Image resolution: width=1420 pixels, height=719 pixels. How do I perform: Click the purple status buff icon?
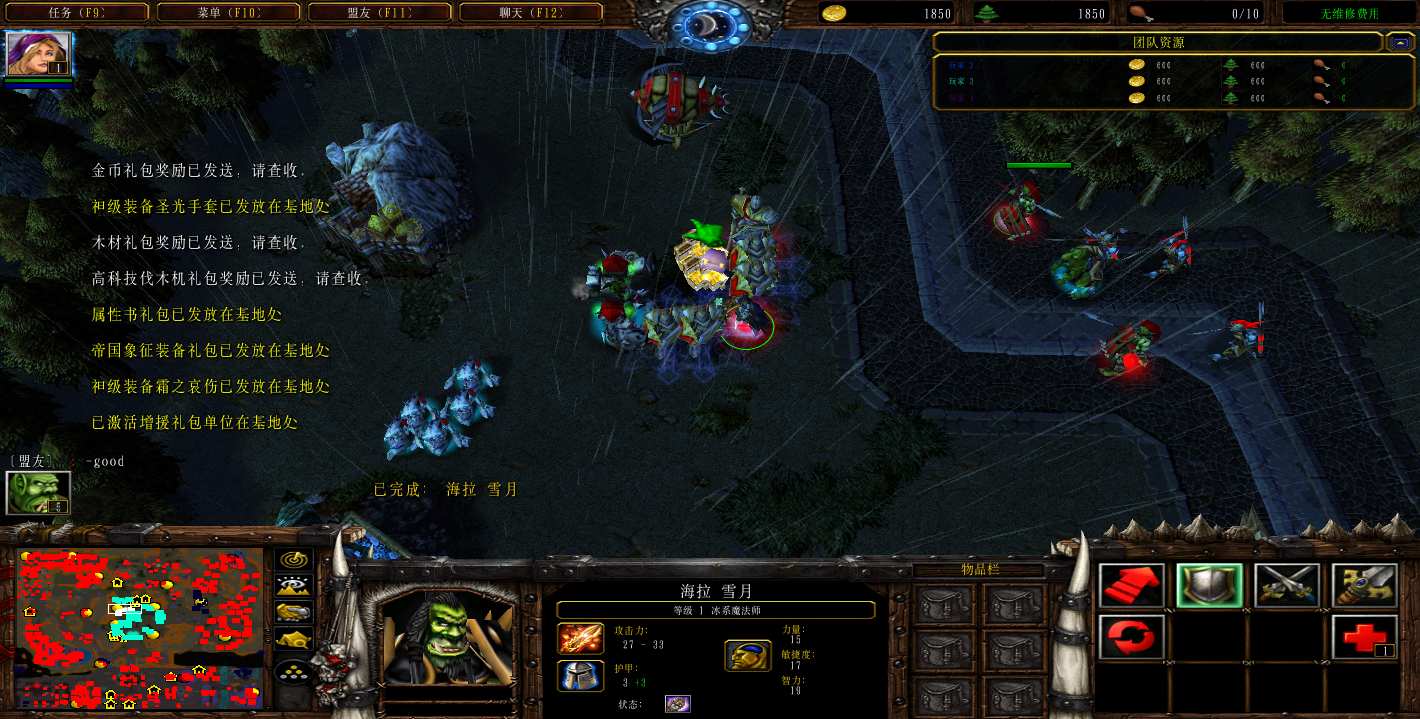[x=678, y=704]
